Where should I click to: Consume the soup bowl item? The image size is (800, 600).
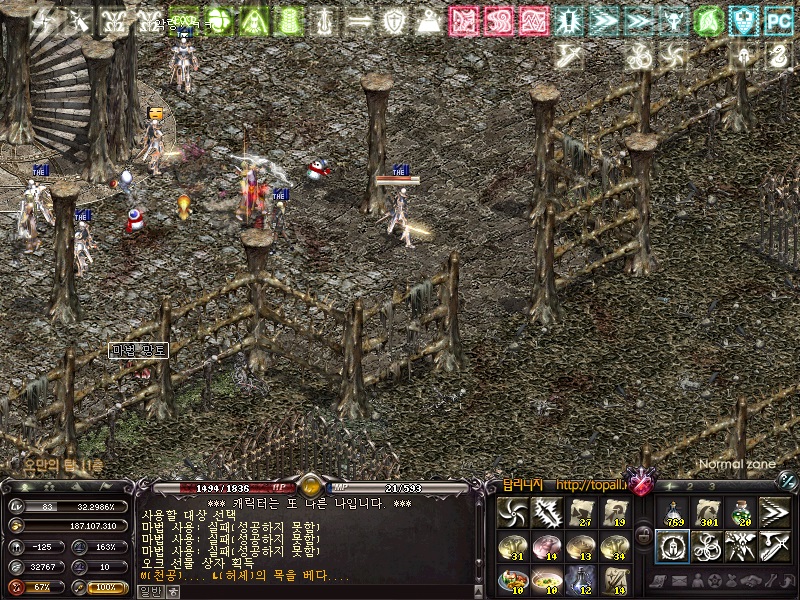pos(546,579)
